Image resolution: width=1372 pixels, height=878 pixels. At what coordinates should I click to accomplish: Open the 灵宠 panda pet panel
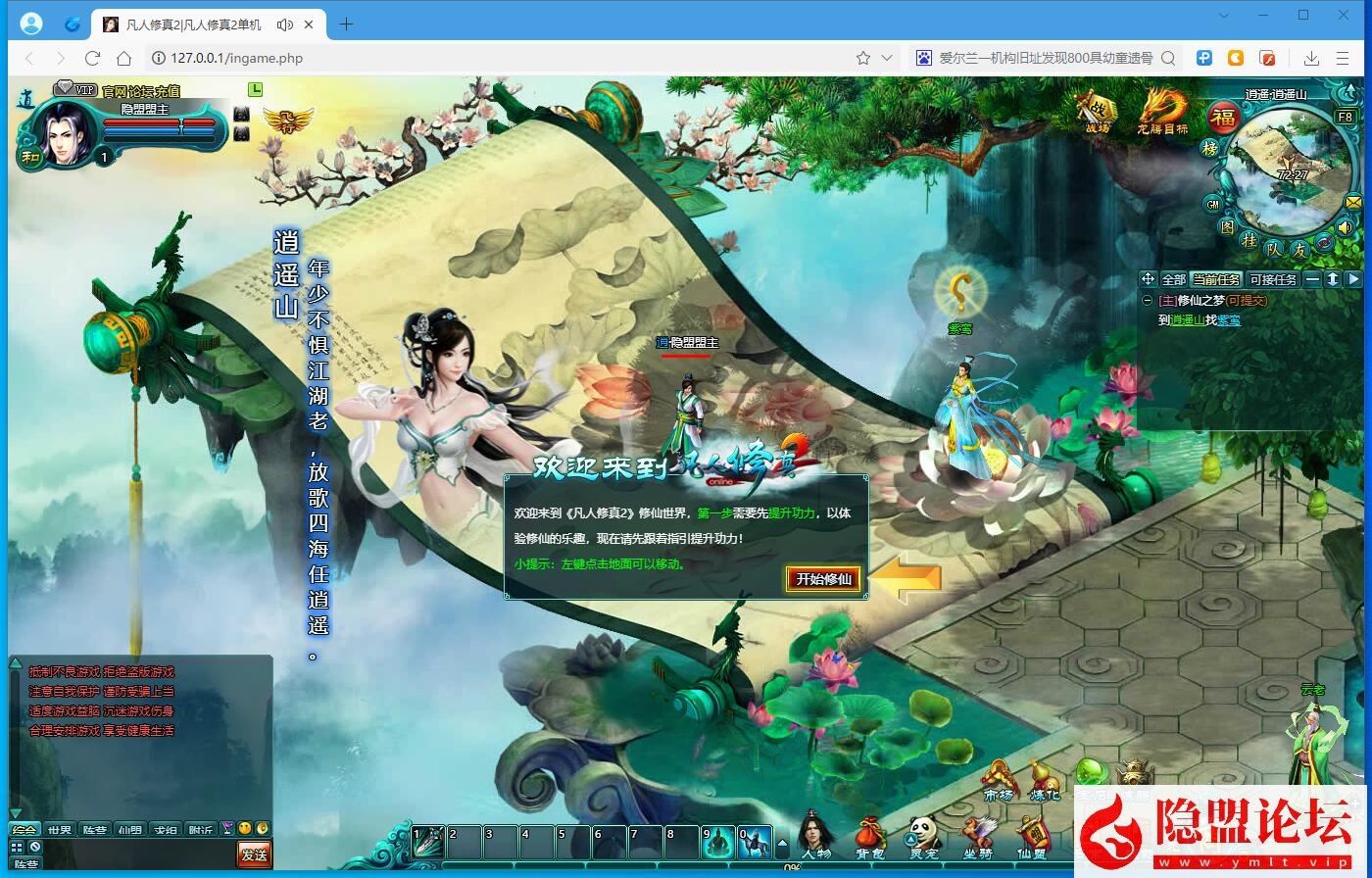point(921,831)
